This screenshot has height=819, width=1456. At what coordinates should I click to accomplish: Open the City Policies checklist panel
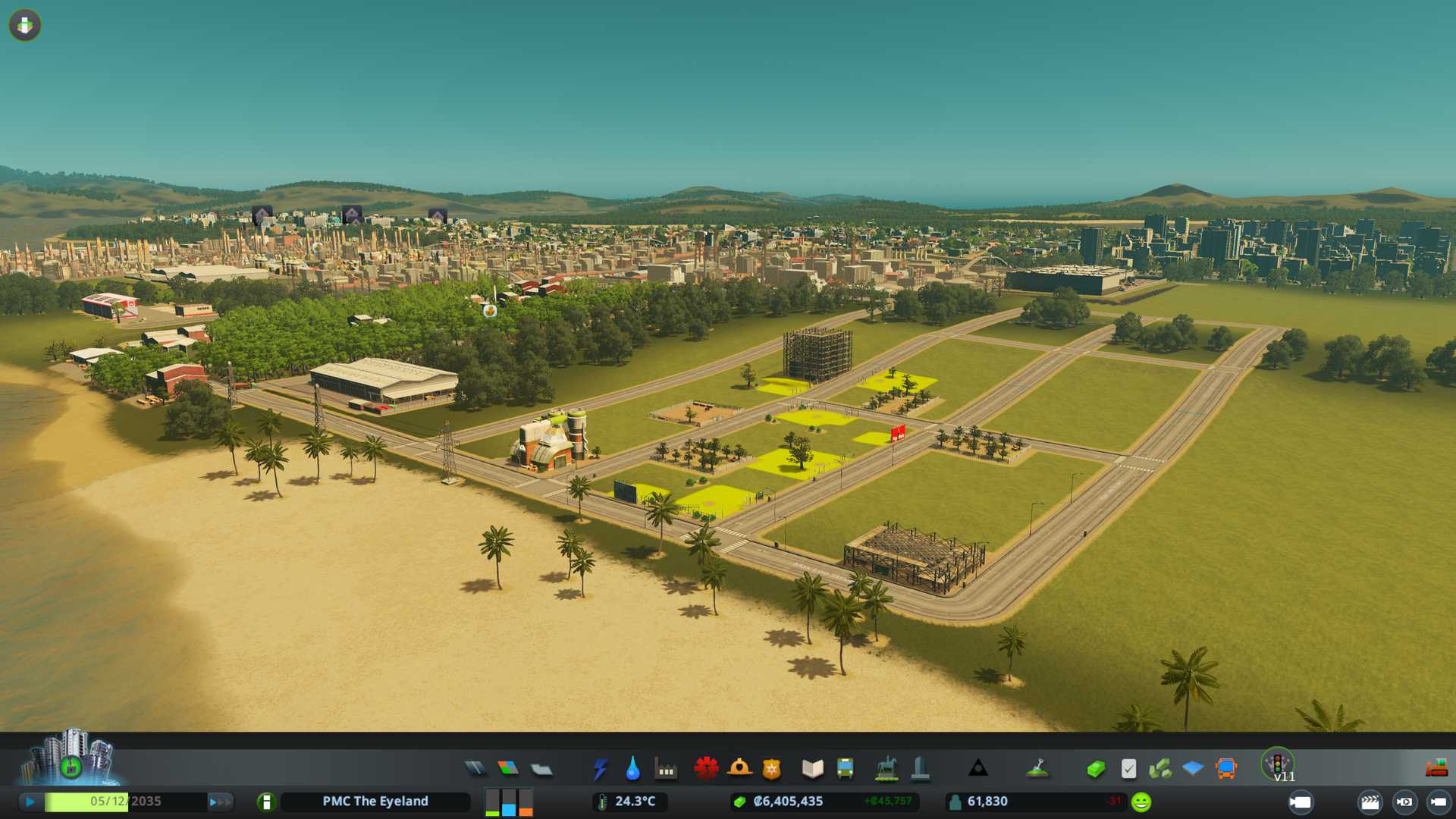click(1128, 769)
